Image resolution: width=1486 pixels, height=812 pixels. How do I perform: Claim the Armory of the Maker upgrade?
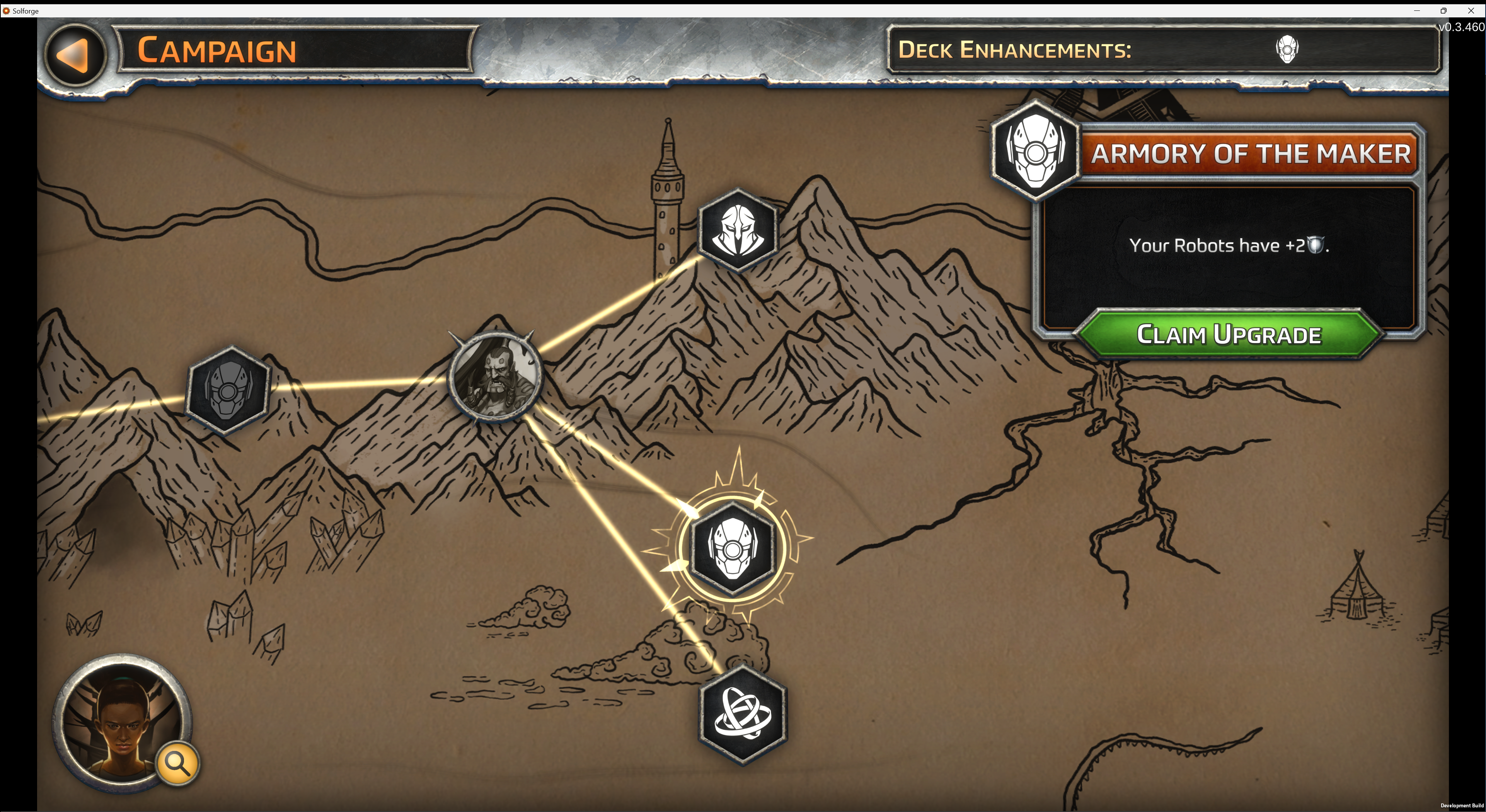1229,334
